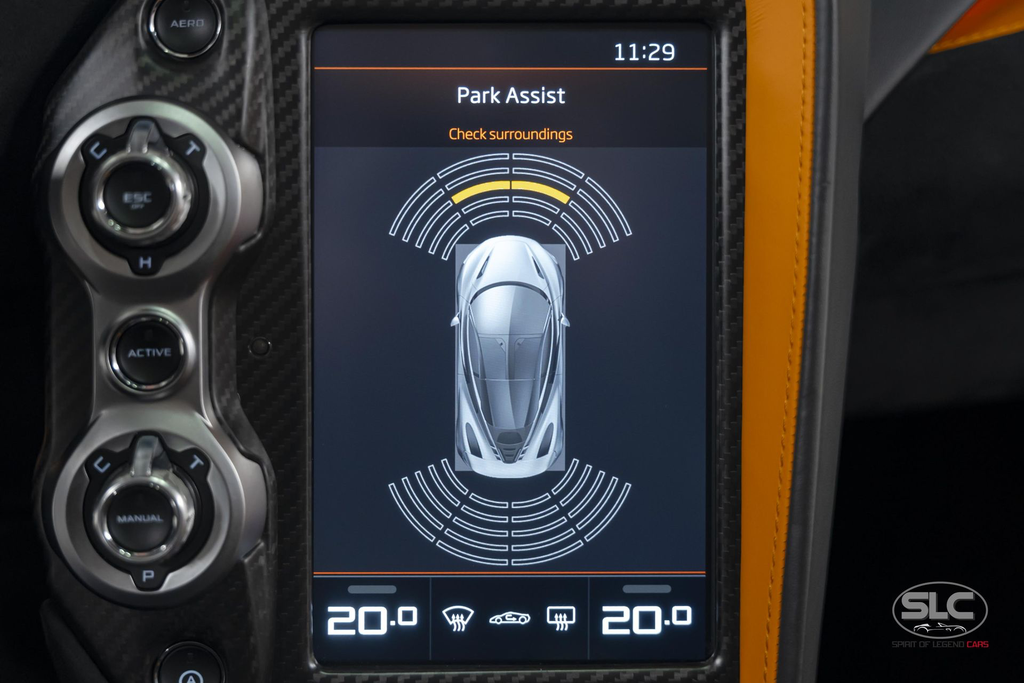Activate the rear window defrost
The height and width of the screenshot is (683, 1024).
(x=561, y=618)
